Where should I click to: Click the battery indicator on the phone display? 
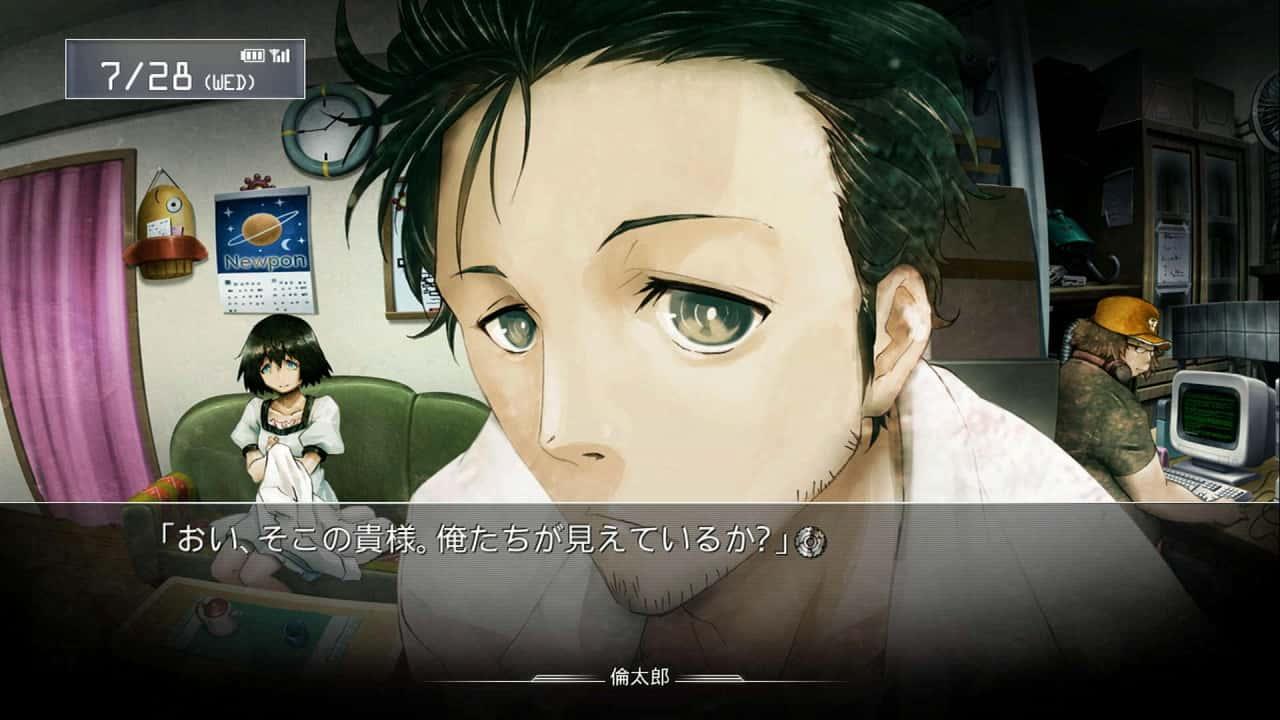click(x=251, y=54)
